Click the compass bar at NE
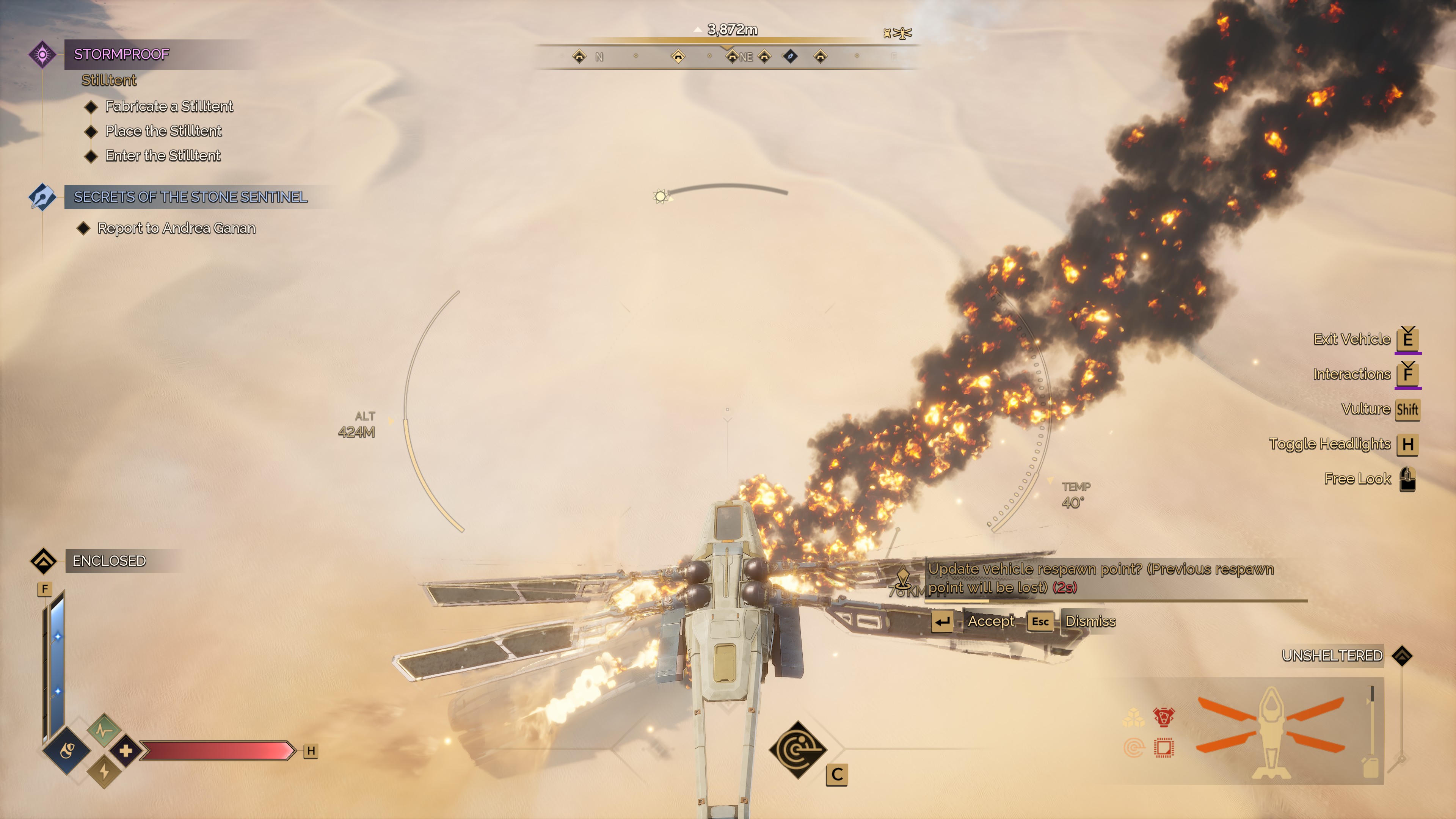Viewport: 1456px width, 819px height. coord(745,57)
